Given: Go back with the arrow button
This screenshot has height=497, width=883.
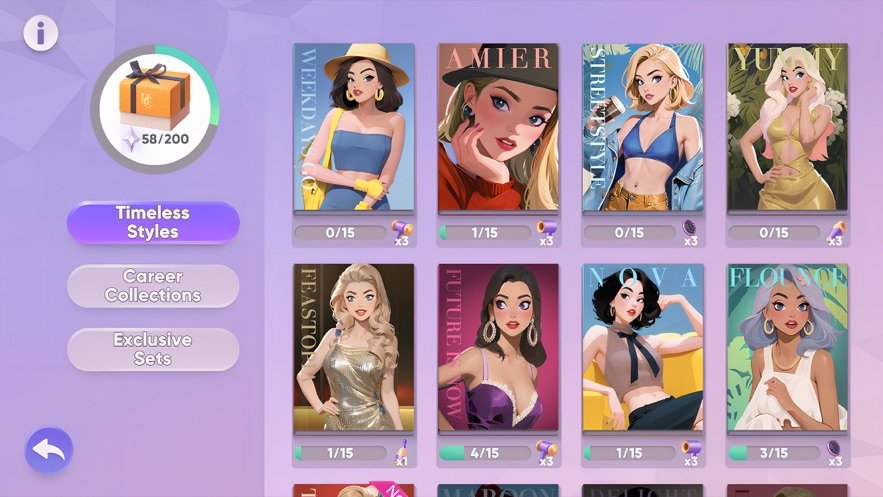Looking at the screenshot, I should pyautogui.click(x=49, y=452).
